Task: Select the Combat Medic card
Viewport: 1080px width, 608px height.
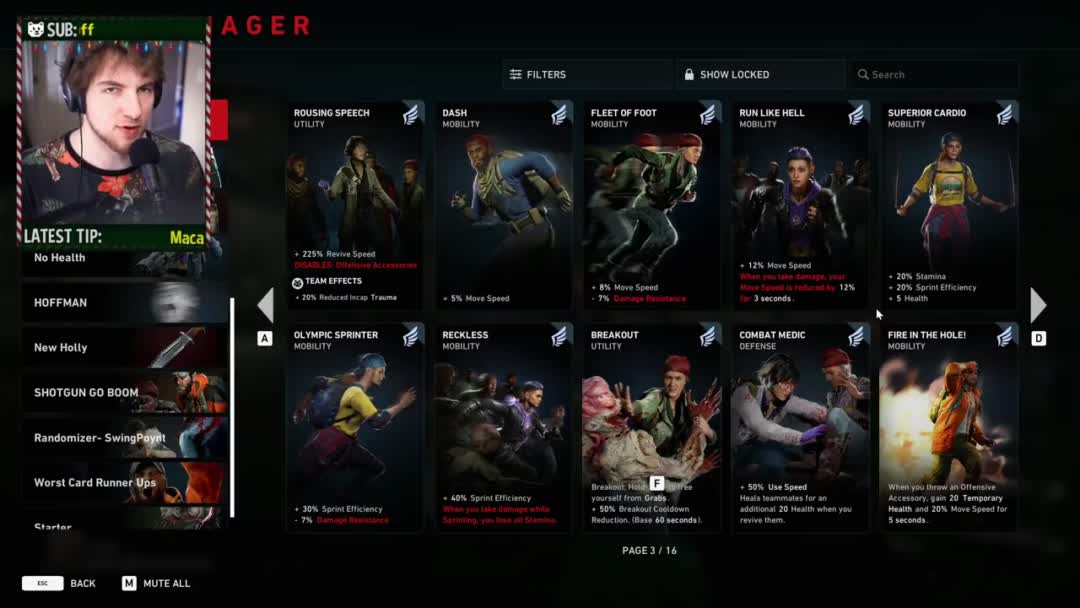Action: point(800,427)
